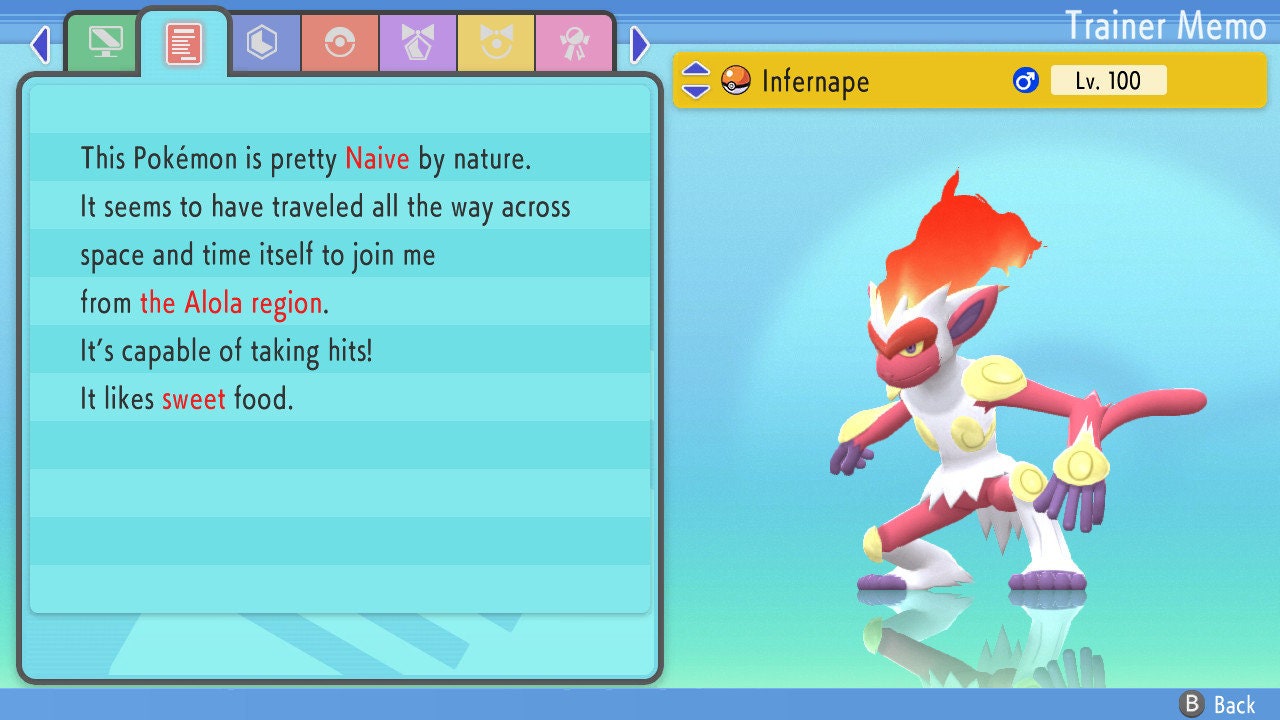This screenshot has height=720, width=1280.
Task: Switch to the purple bow contest tab
Action: [x=418, y=43]
